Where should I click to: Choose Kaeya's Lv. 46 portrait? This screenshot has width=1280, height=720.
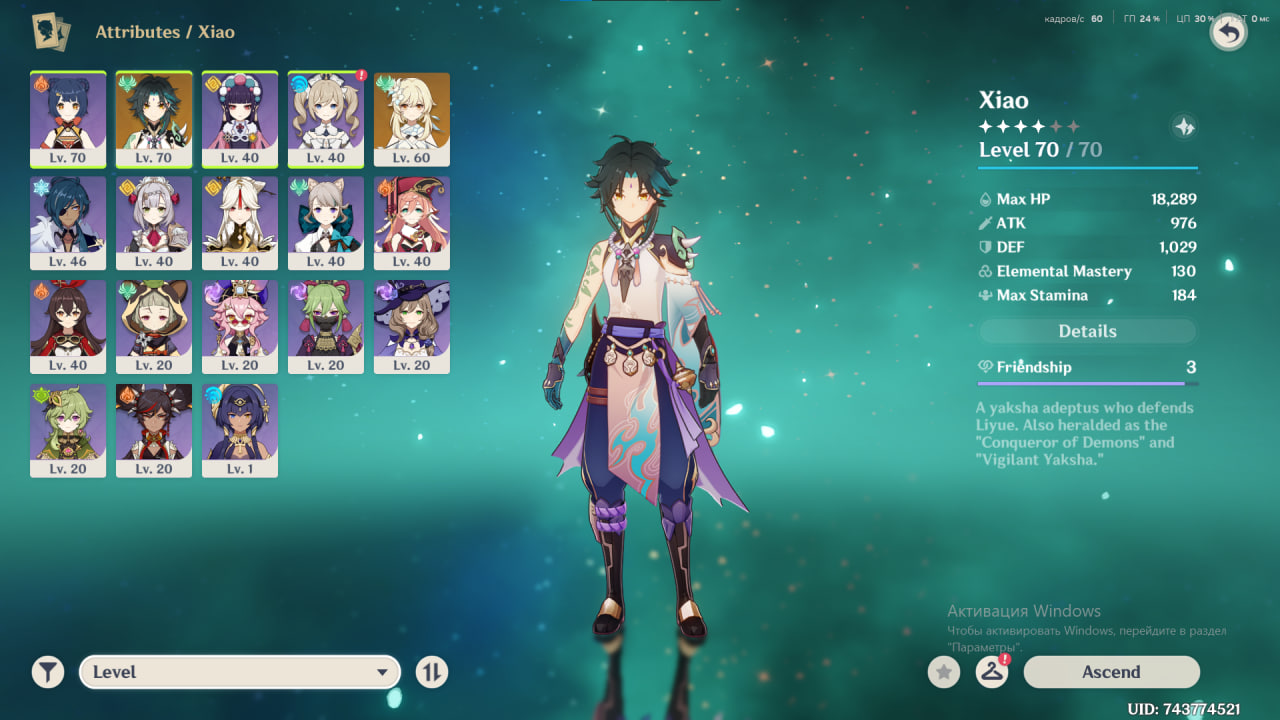(68, 223)
